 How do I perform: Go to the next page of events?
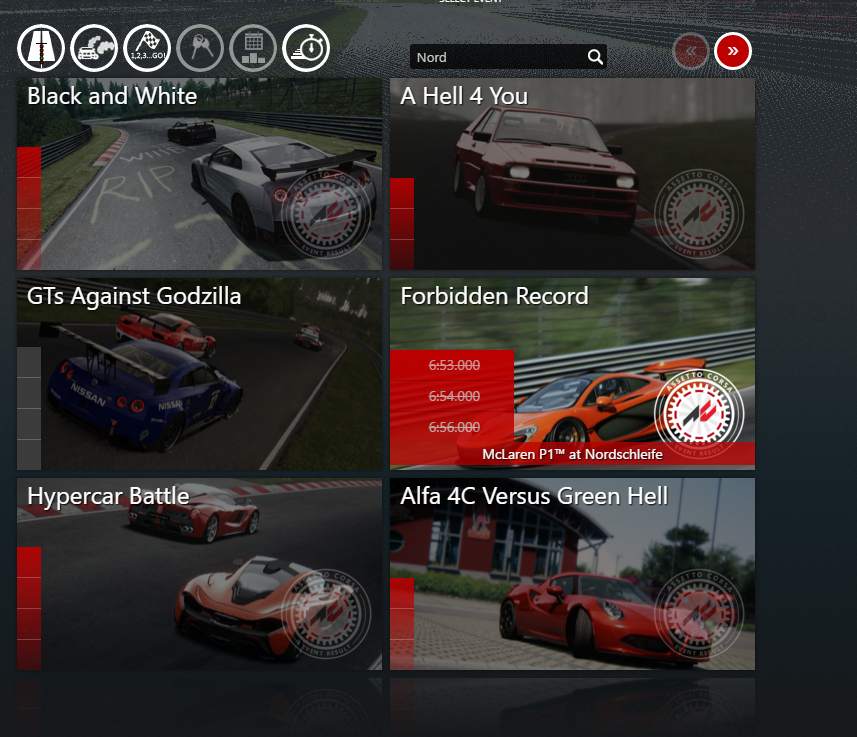(732, 50)
